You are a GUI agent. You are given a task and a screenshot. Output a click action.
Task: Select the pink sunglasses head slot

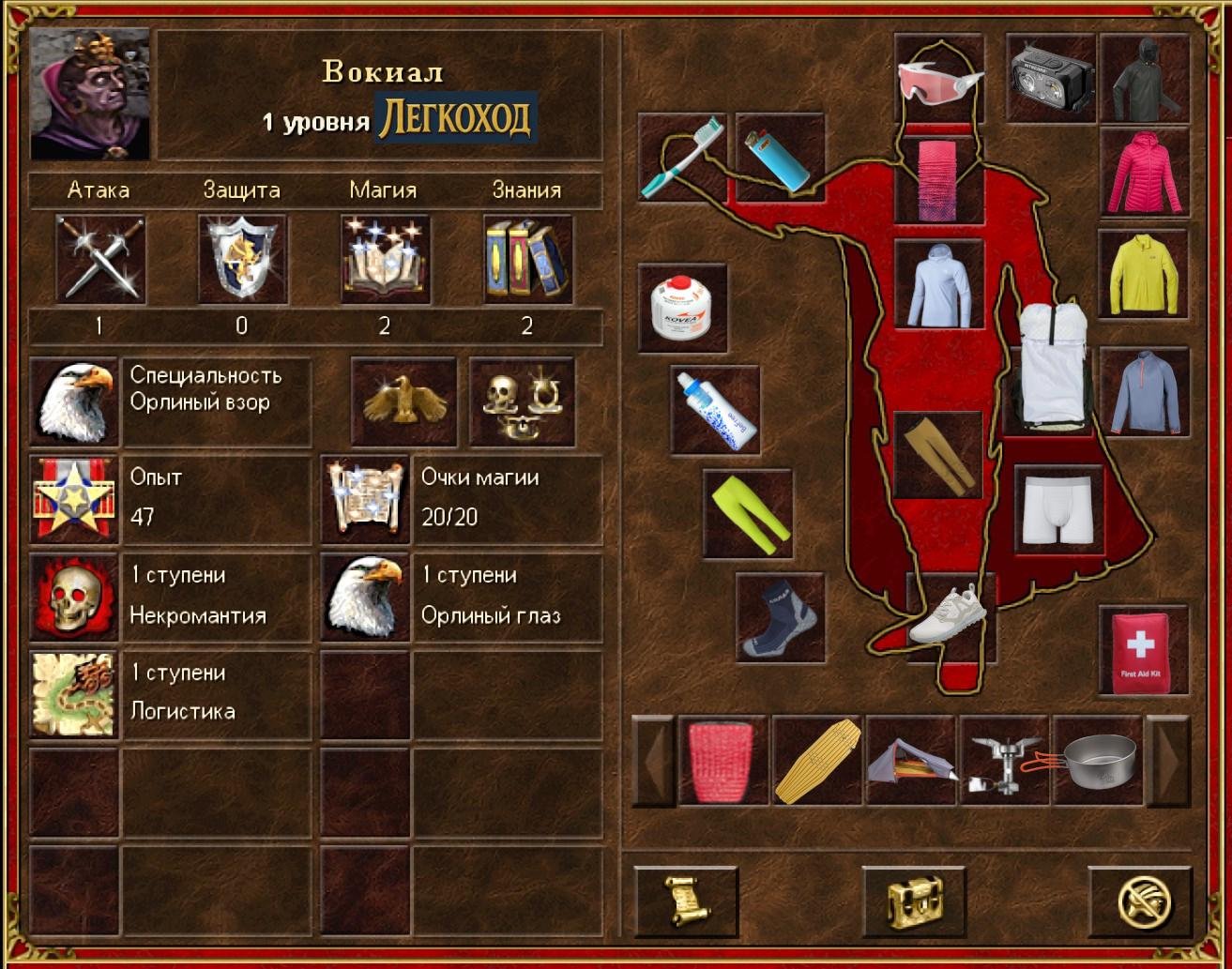[939, 81]
